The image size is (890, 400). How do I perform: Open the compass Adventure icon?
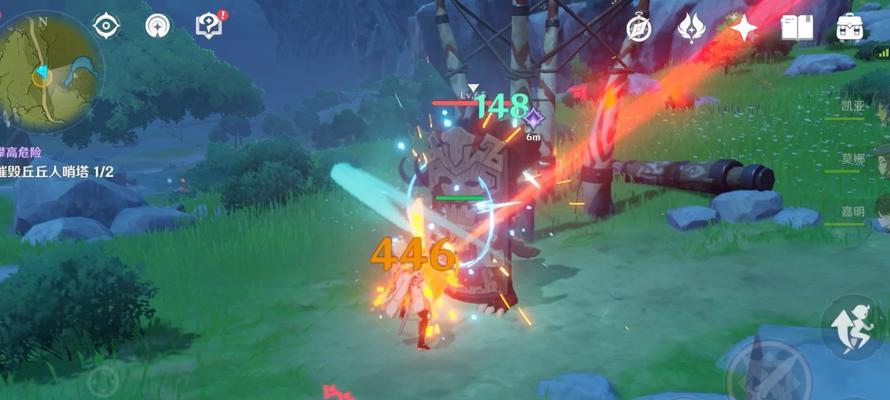pos(639,28)
